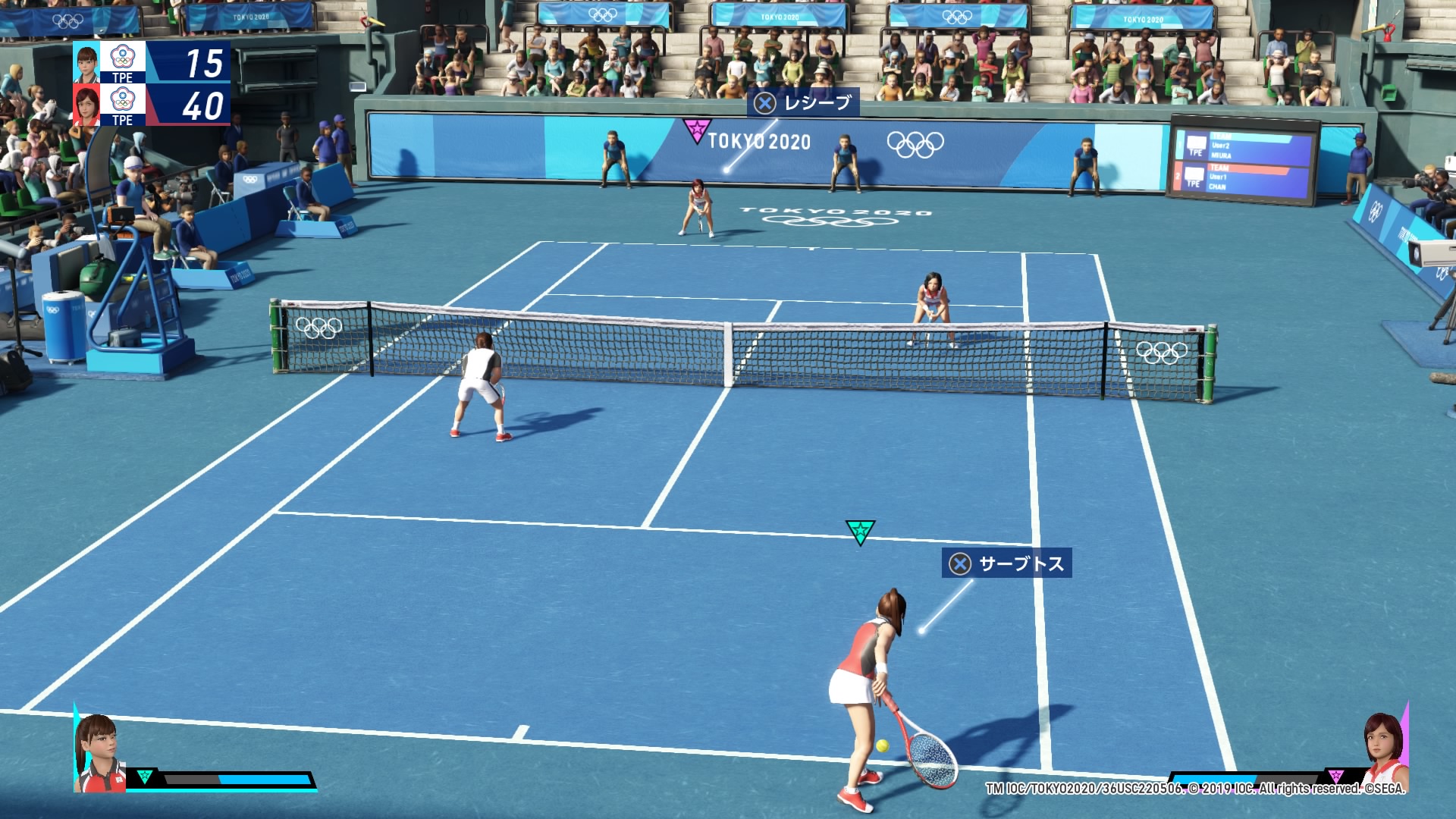Click the top team's scoreboard avatar
Viewport: 1456px width, 819px height.
pos(86,63)
